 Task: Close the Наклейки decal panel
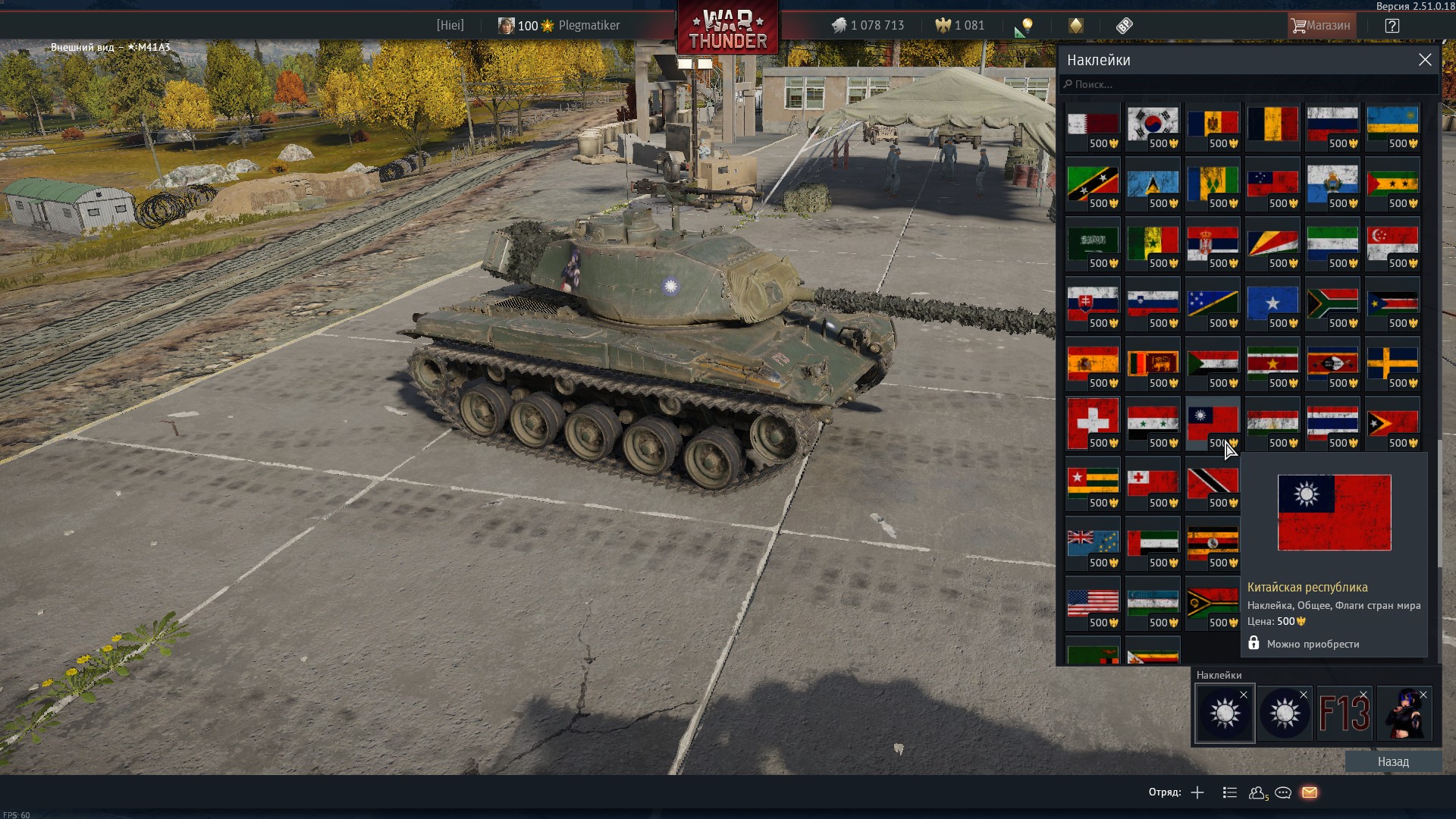(1425, 60)
